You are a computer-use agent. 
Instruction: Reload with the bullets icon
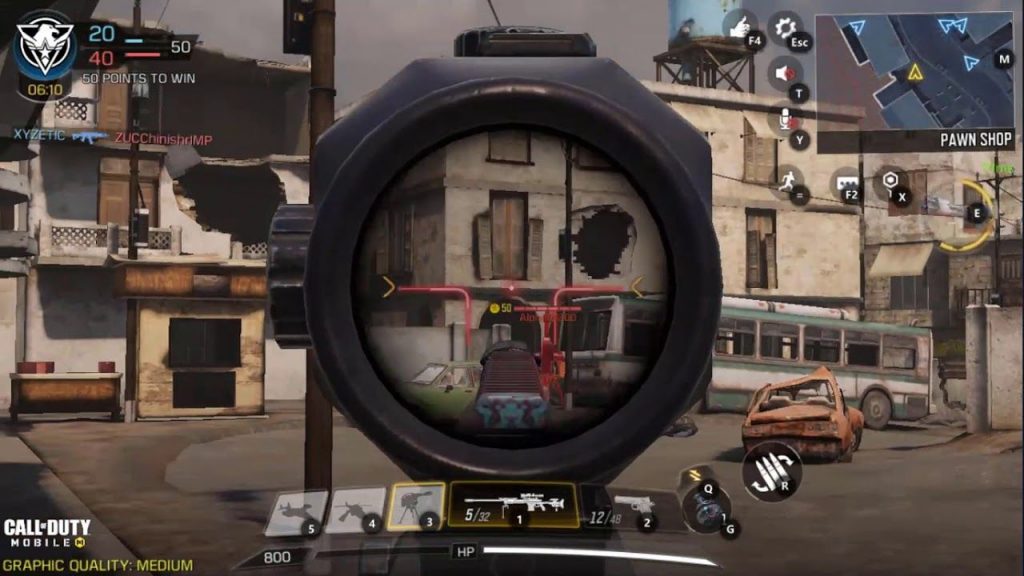(770, 470)
